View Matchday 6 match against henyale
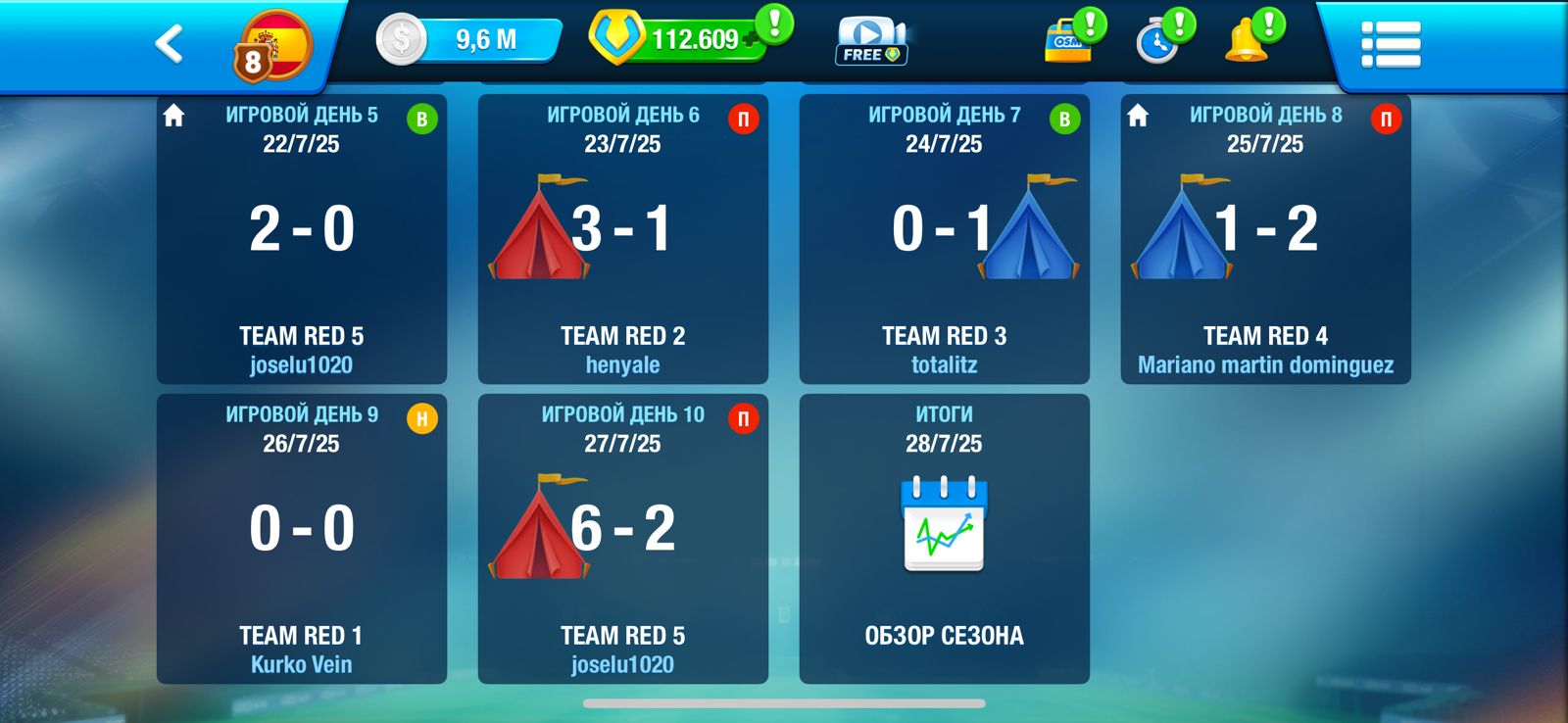The image size is (1568, 723). tap(623, 239)
